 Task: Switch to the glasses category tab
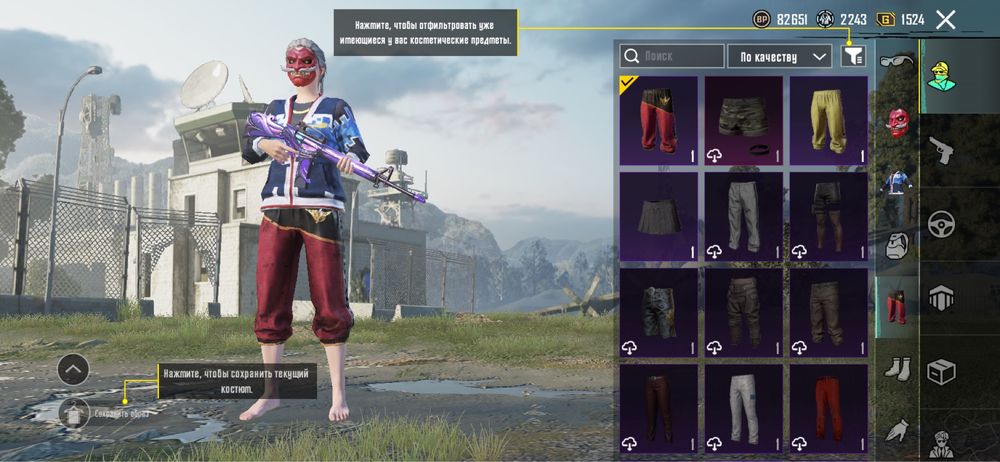[896, 62]
